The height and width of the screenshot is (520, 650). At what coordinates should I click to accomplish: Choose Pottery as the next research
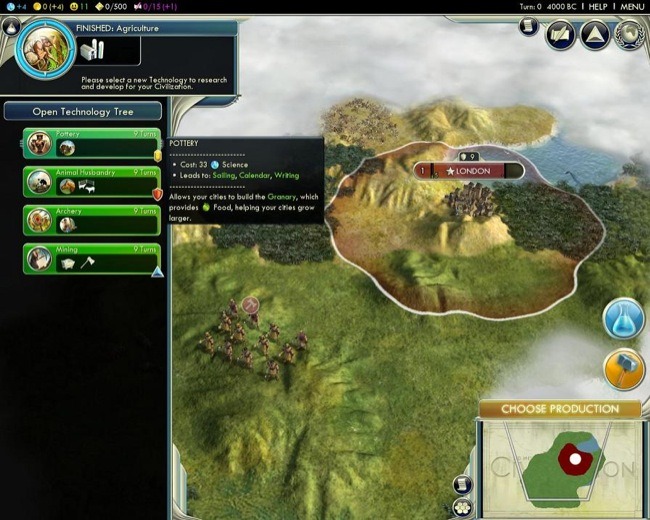pos(92,143)
